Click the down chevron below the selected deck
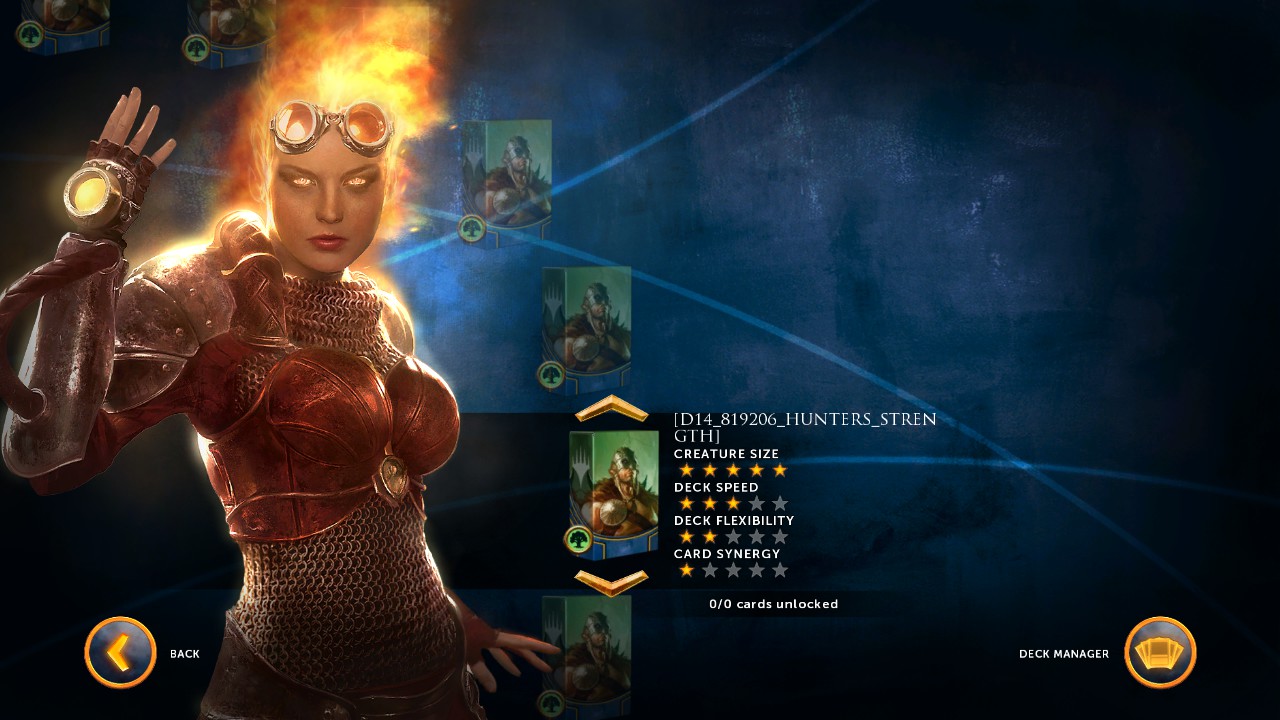This screenshot has width=1280, height=720. click(x=612, y=581)
